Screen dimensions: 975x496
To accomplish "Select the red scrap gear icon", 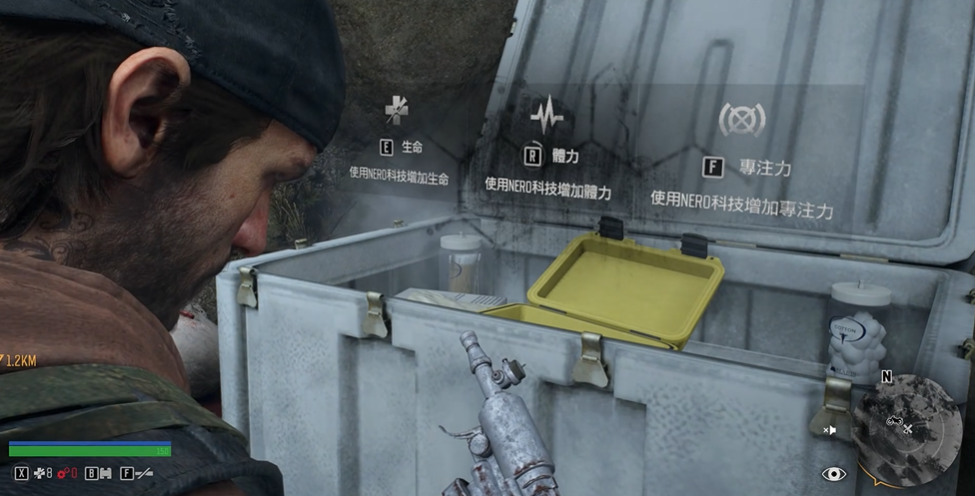I will [63, 473].
